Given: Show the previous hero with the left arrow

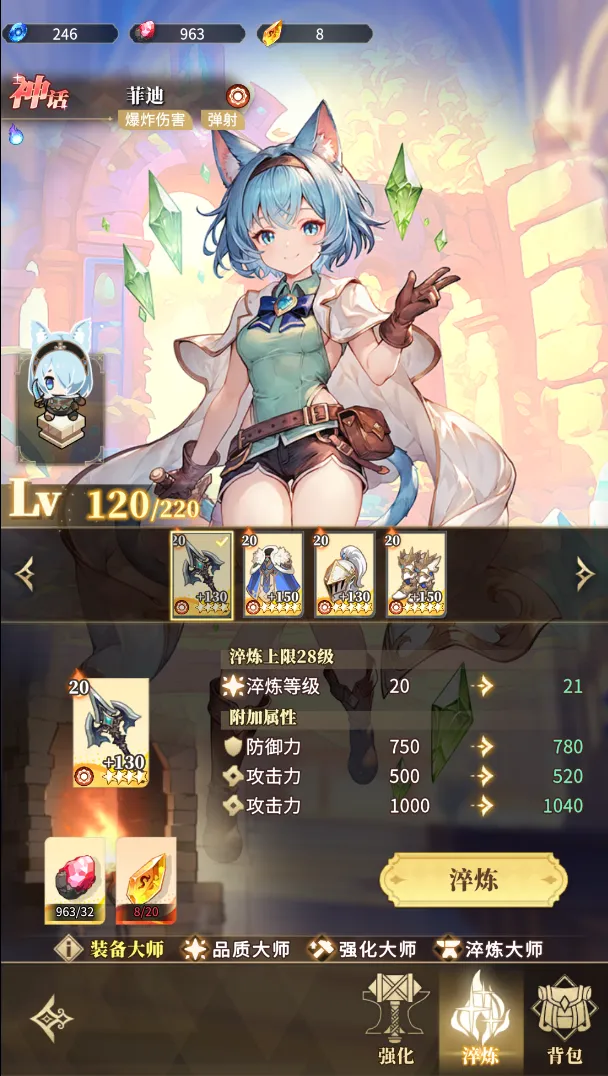Looking at the screenshot, I should coord(25,573).
